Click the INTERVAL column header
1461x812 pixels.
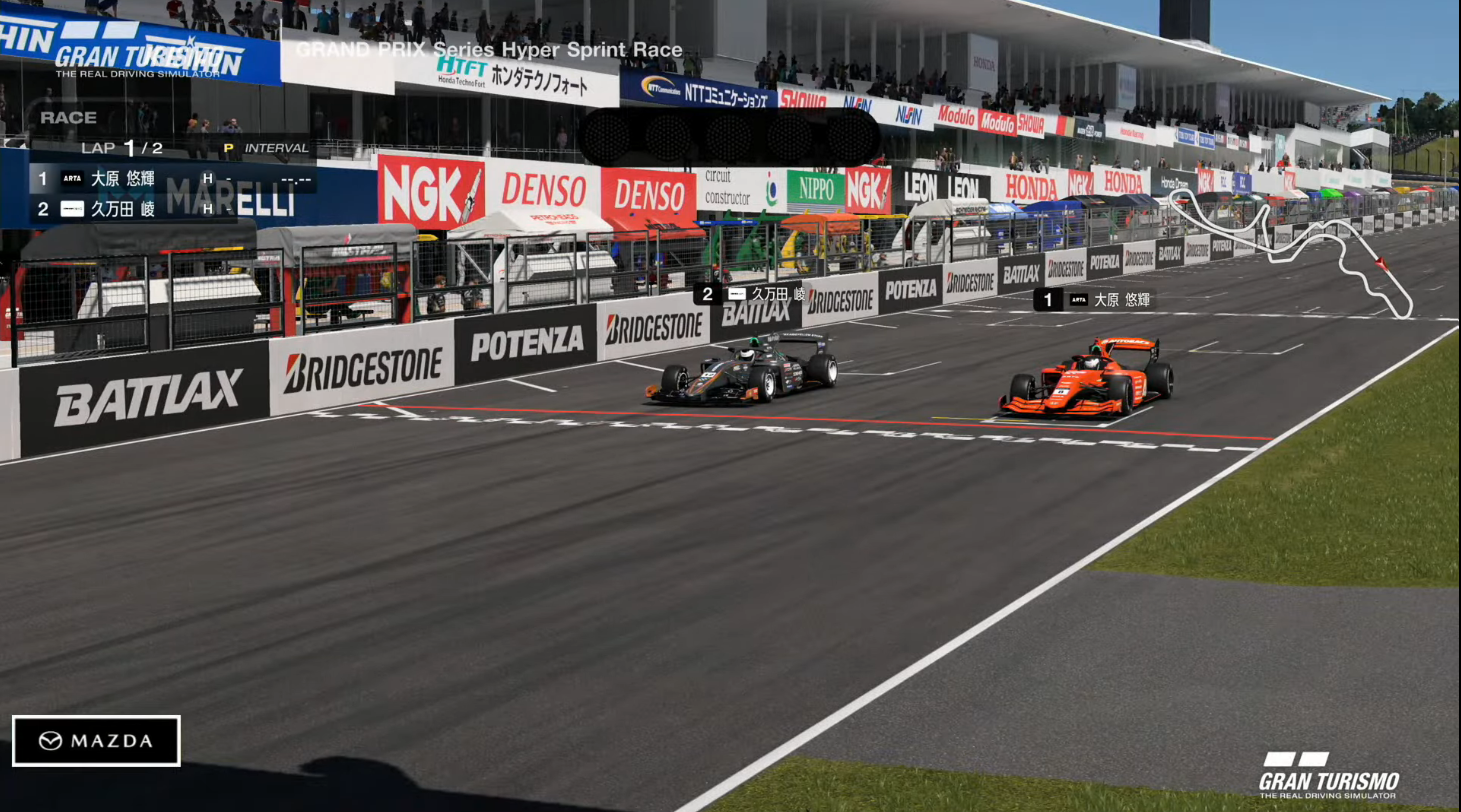coord(276,148)
